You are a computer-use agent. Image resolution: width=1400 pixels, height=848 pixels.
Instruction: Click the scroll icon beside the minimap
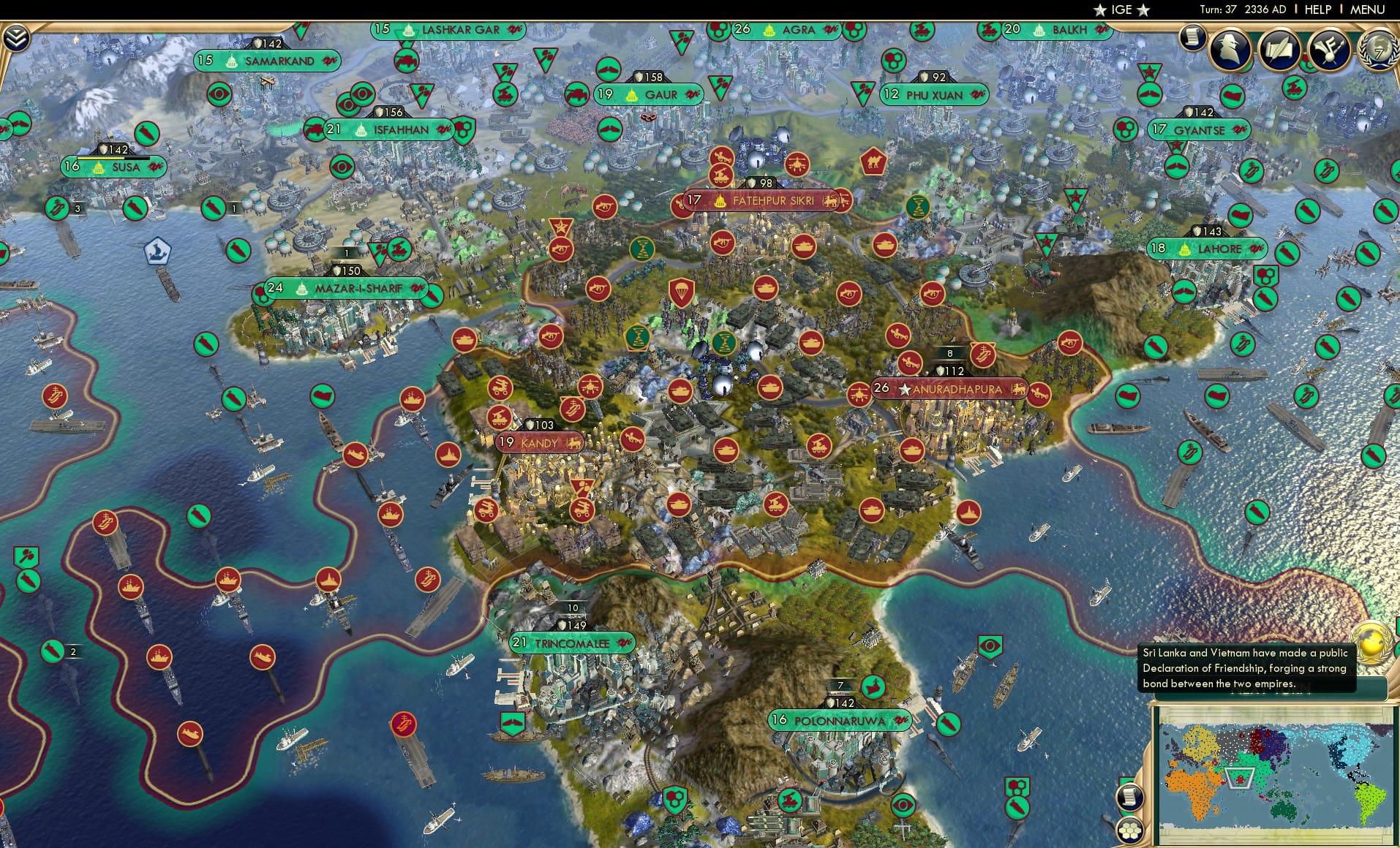click(x=1130, y=797)
